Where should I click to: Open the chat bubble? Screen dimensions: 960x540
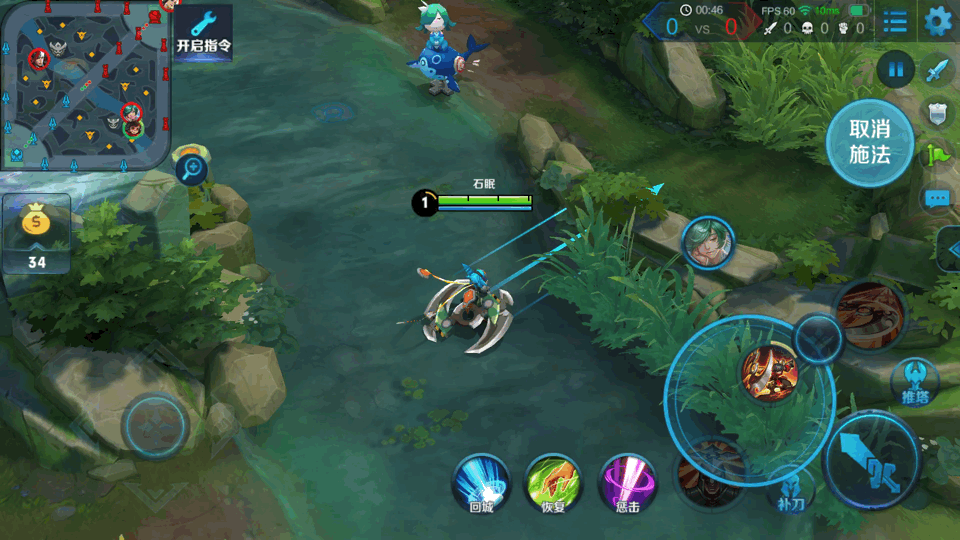(937, 198)
